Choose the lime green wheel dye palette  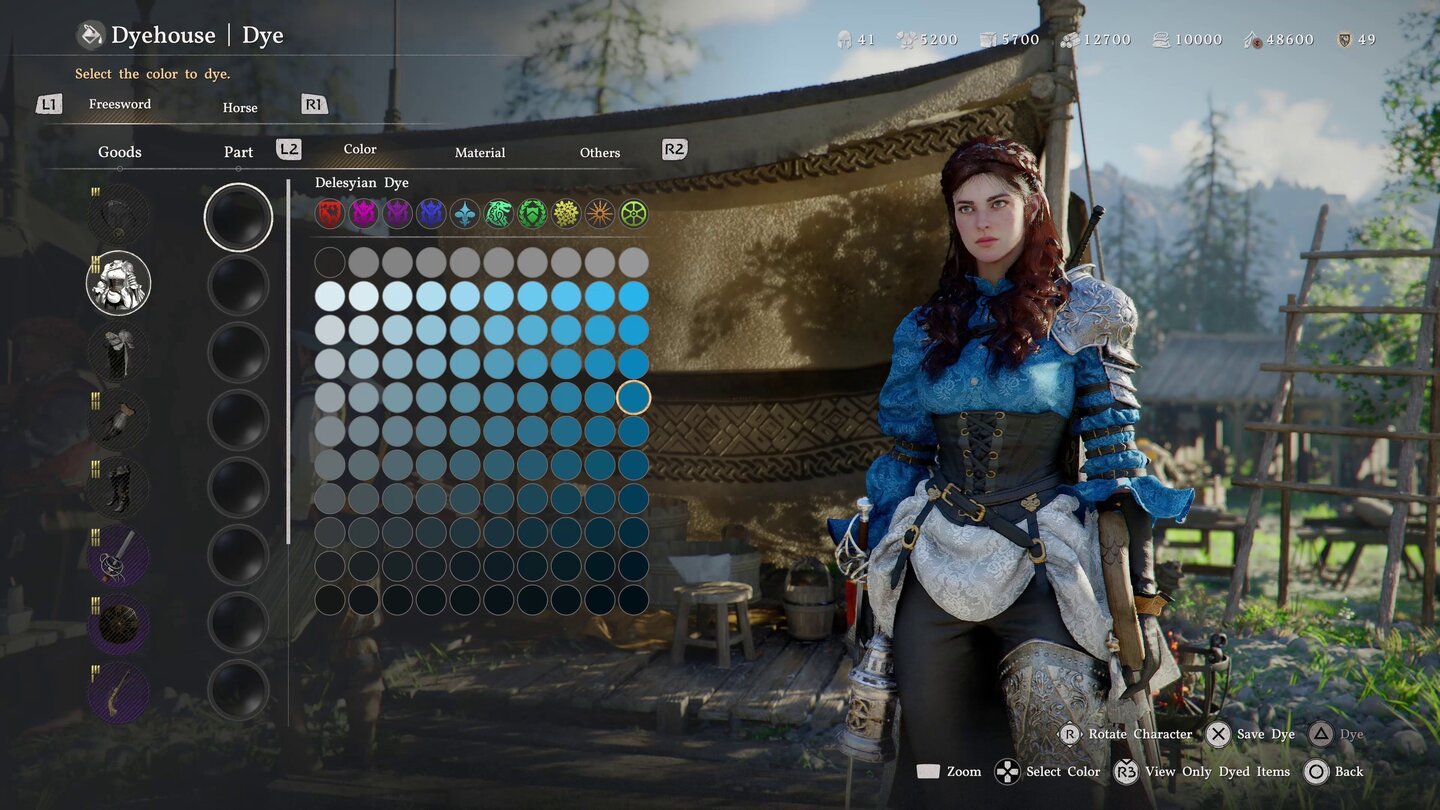click(633, 213)
